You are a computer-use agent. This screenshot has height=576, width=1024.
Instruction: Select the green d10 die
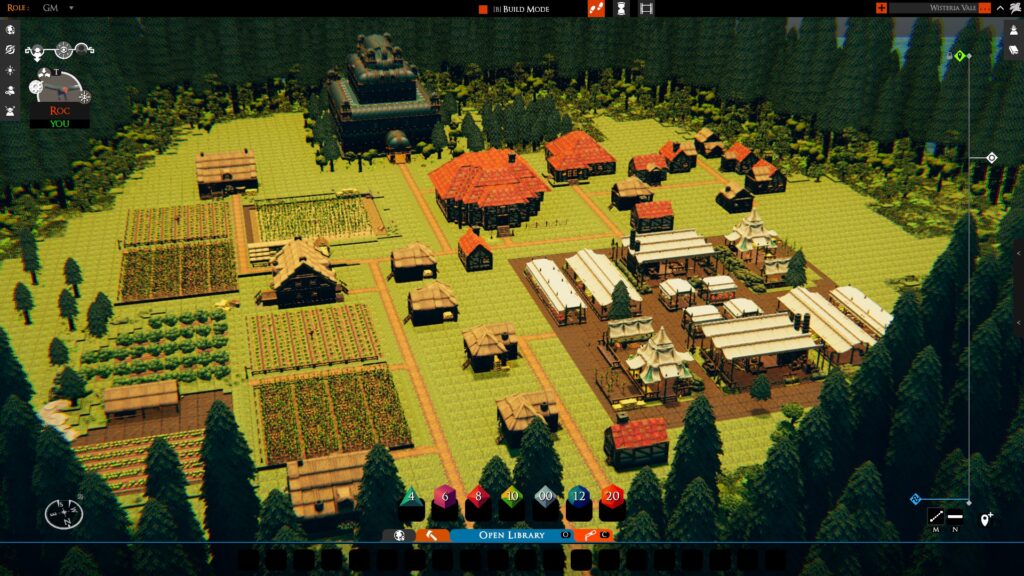click(511, 497)
